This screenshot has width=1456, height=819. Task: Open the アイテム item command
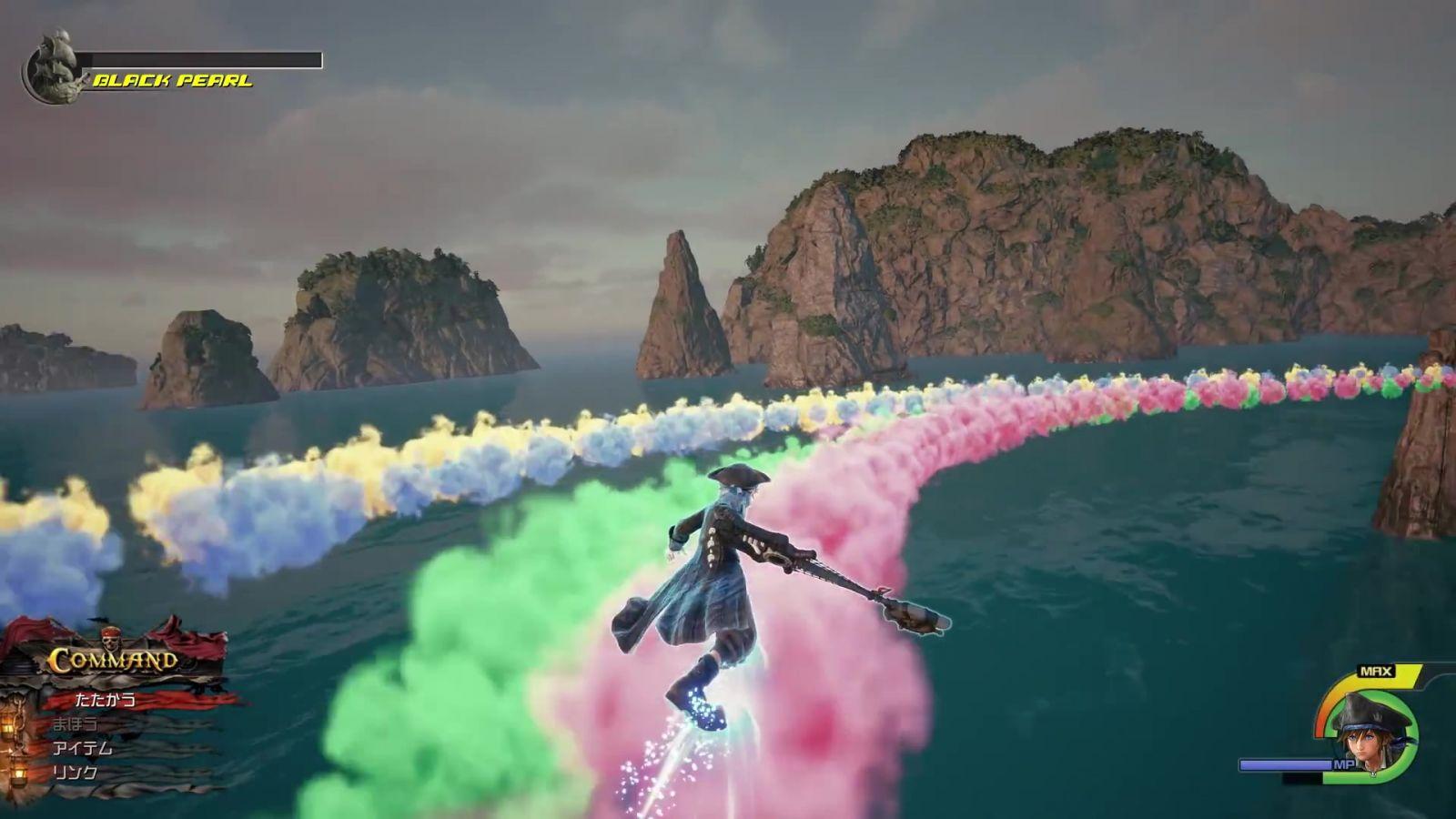(x=82, y=748)
